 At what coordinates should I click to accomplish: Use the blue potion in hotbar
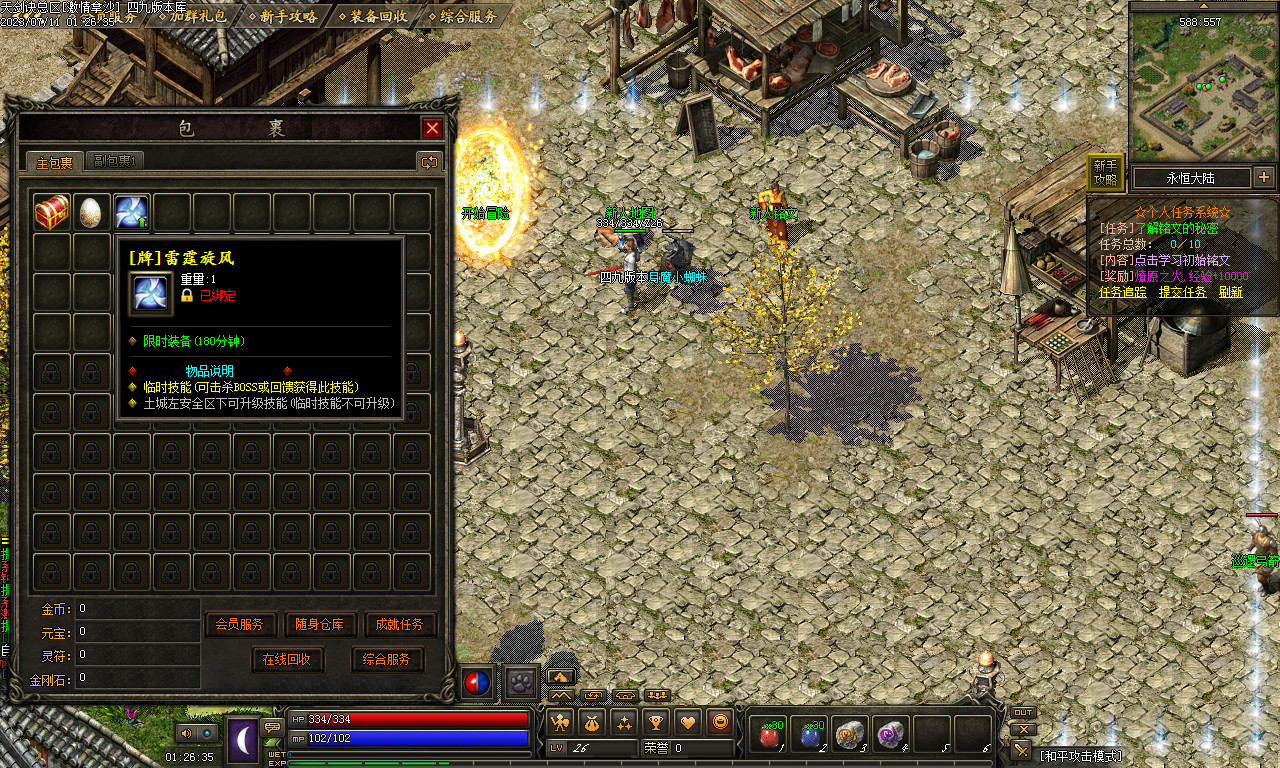[810, 735]
